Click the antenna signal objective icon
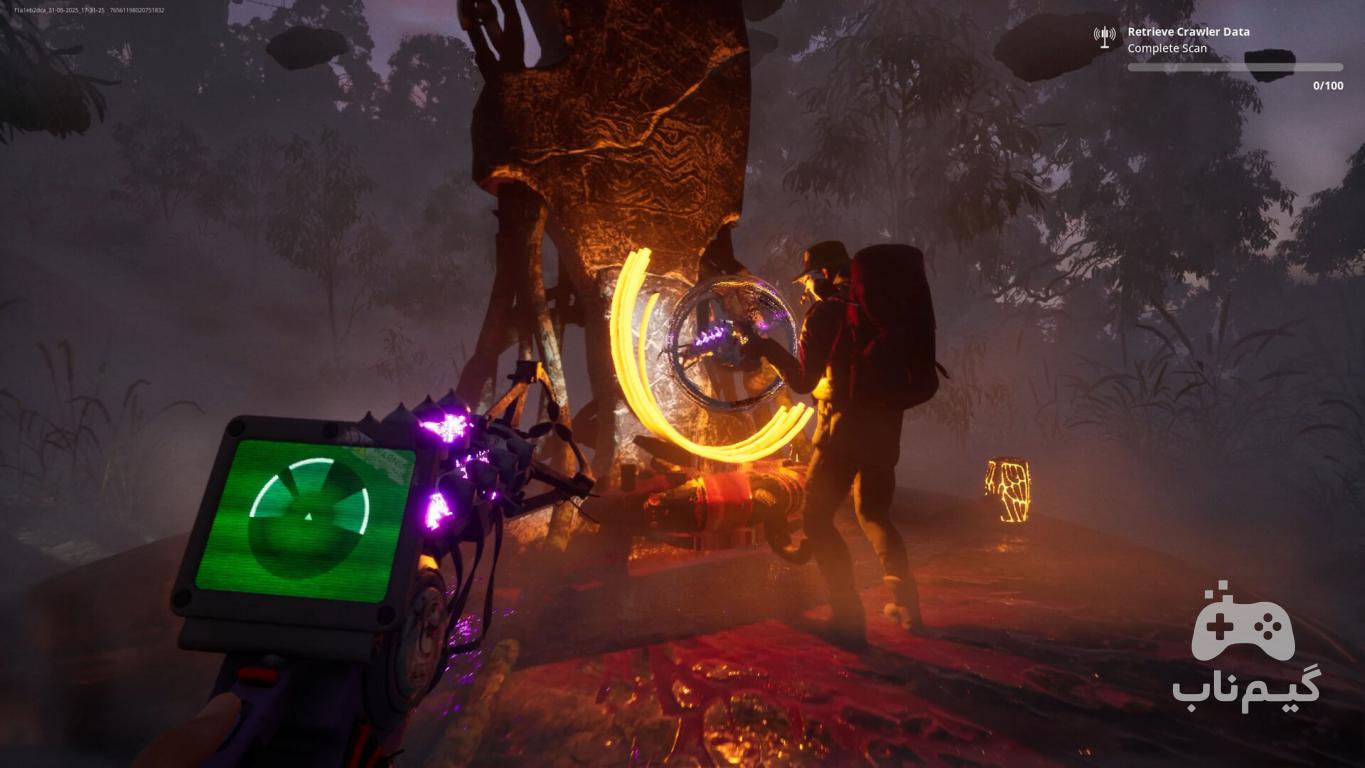This screenshot has height=768, width=1365. point(1105,38)
